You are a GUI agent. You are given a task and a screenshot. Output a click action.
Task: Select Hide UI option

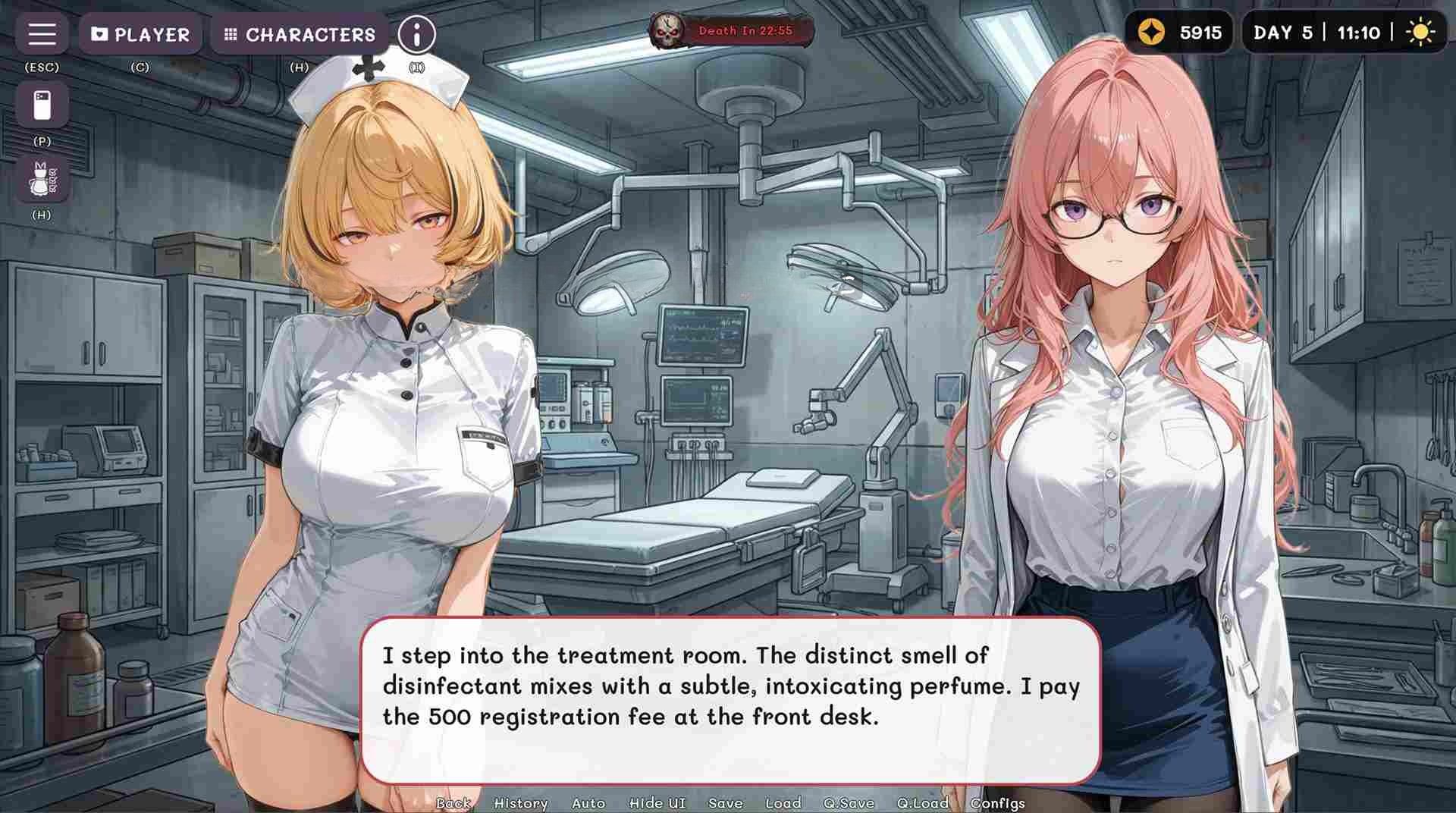pos(657,803)
